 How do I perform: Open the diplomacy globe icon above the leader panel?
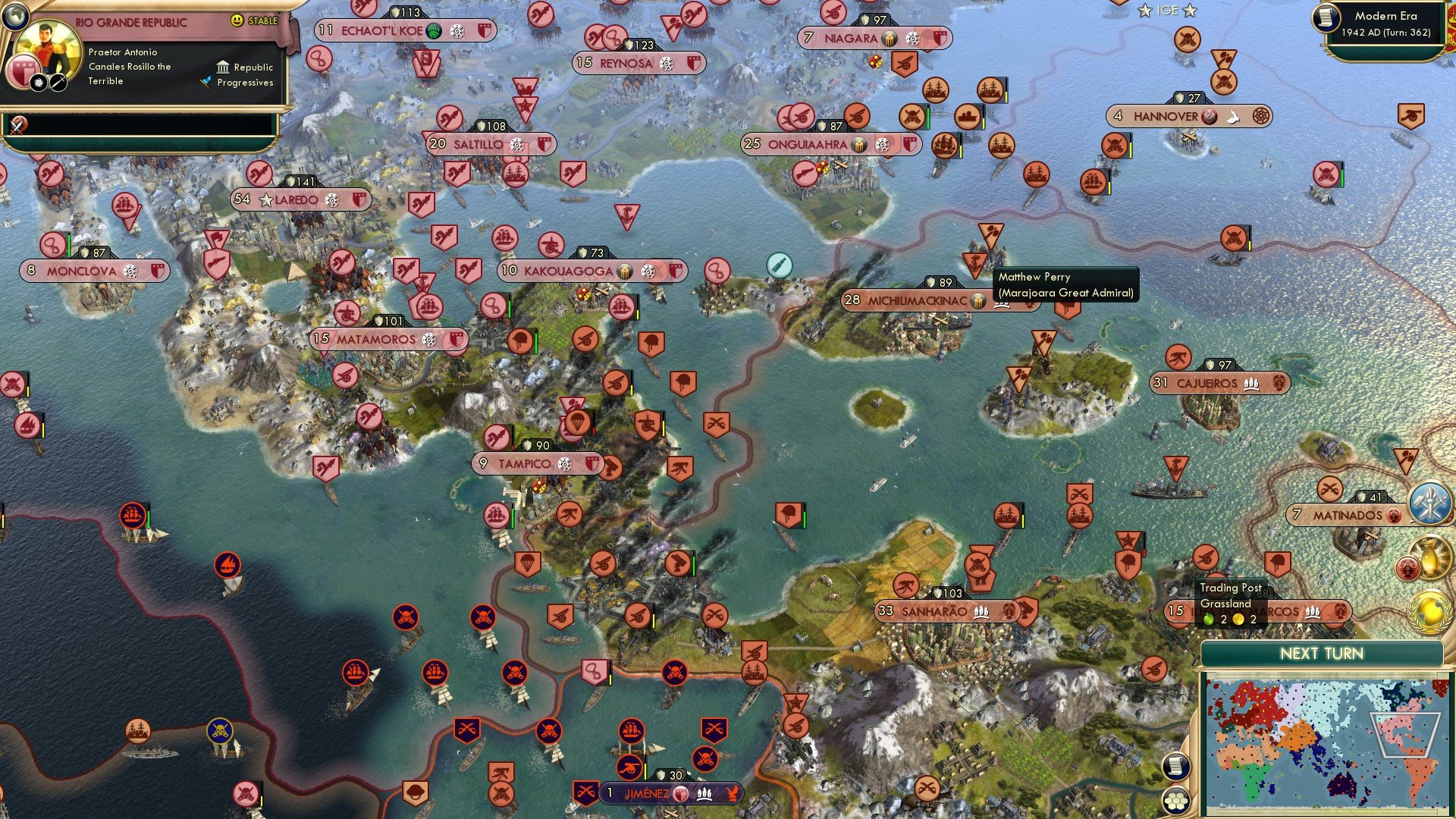15,17
